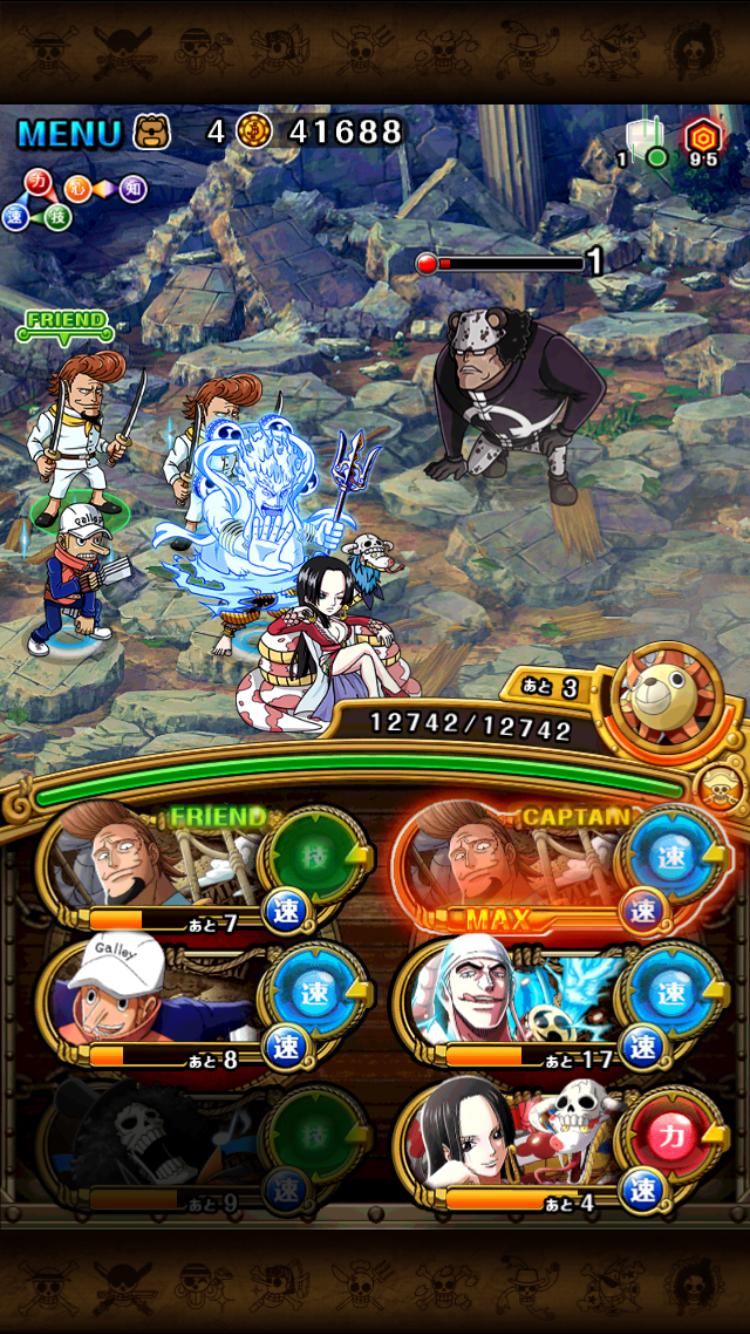Tap the blue 速 orb on the captain
The height and width of the screenshot is (1334, 750).
coord(672,856)
